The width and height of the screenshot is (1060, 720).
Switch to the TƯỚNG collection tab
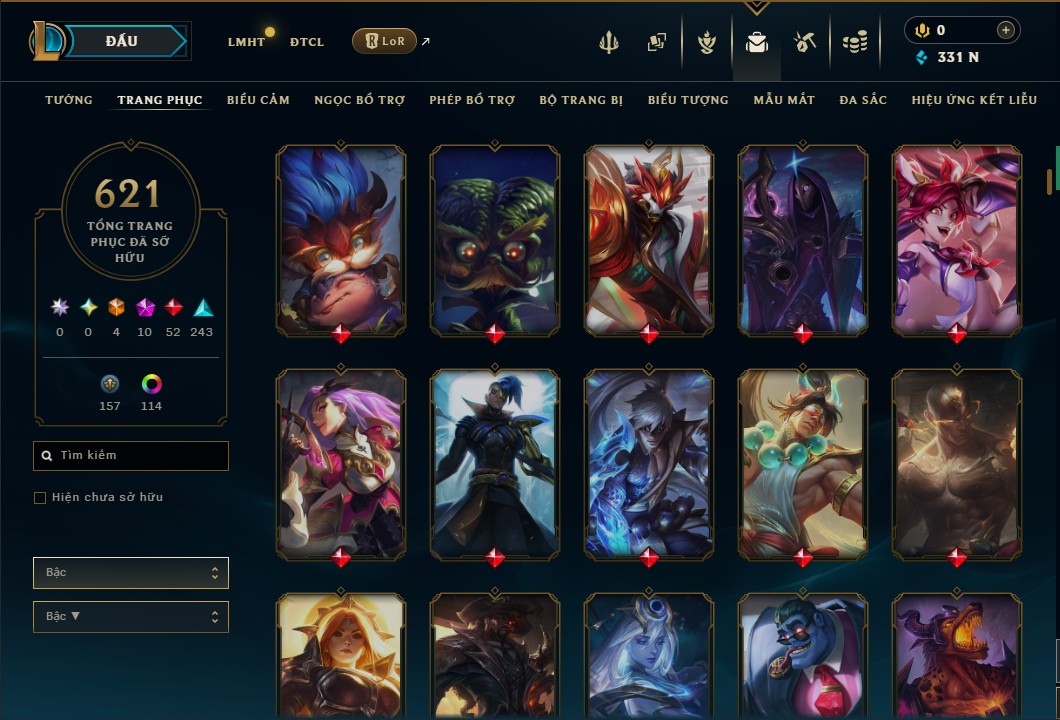point(69,100)
